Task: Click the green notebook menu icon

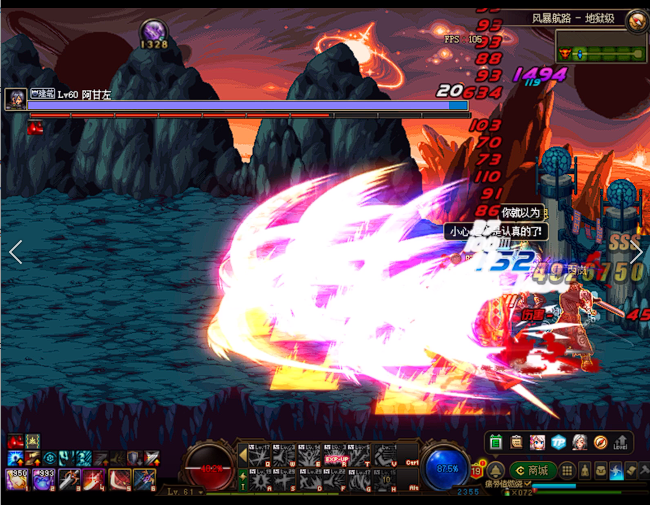Action: coord(496,442)
